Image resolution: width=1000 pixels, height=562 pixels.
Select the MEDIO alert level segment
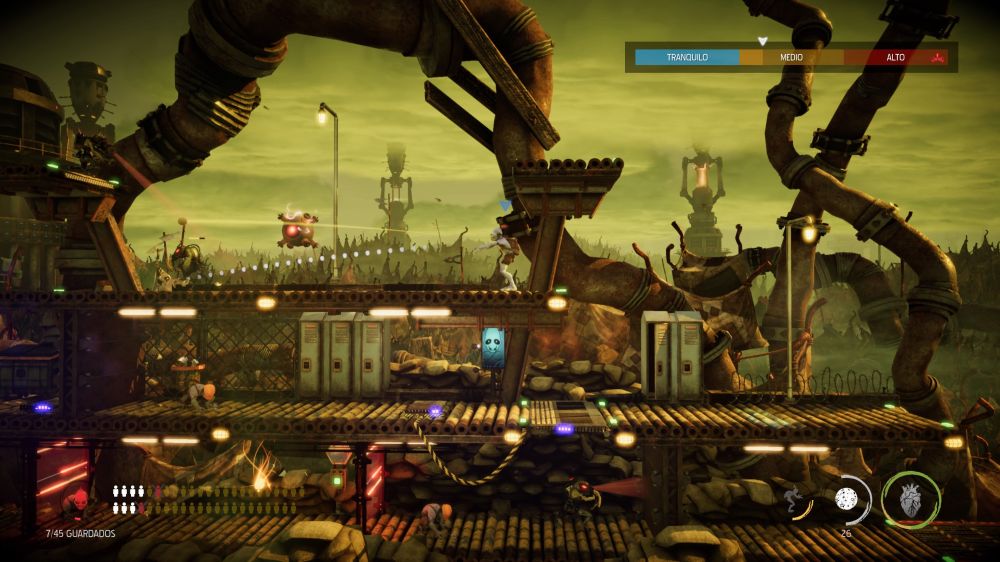(x=791, y=57)
